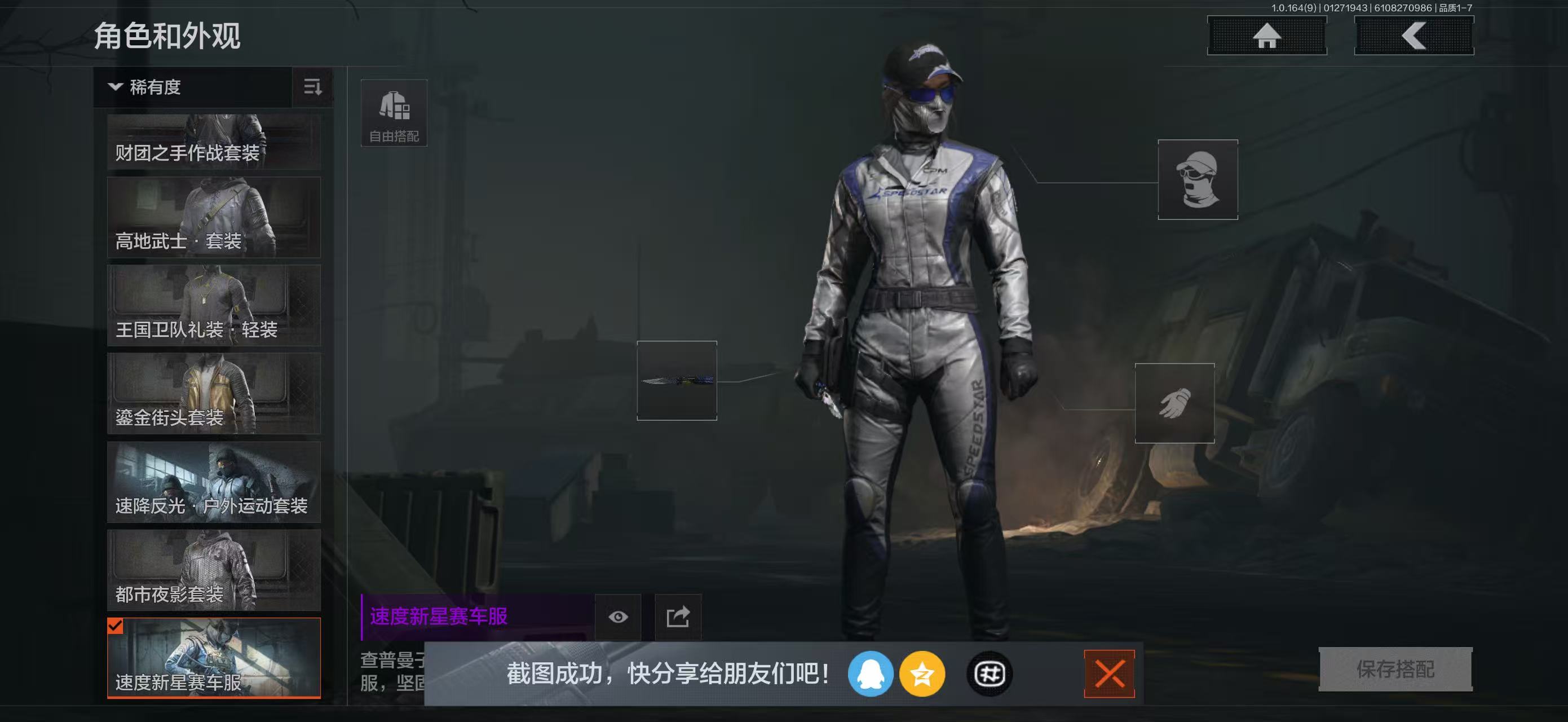Go back using the left arrow chevron
The height and width of the screenshot is (722, 1568).
point(1414,36)
